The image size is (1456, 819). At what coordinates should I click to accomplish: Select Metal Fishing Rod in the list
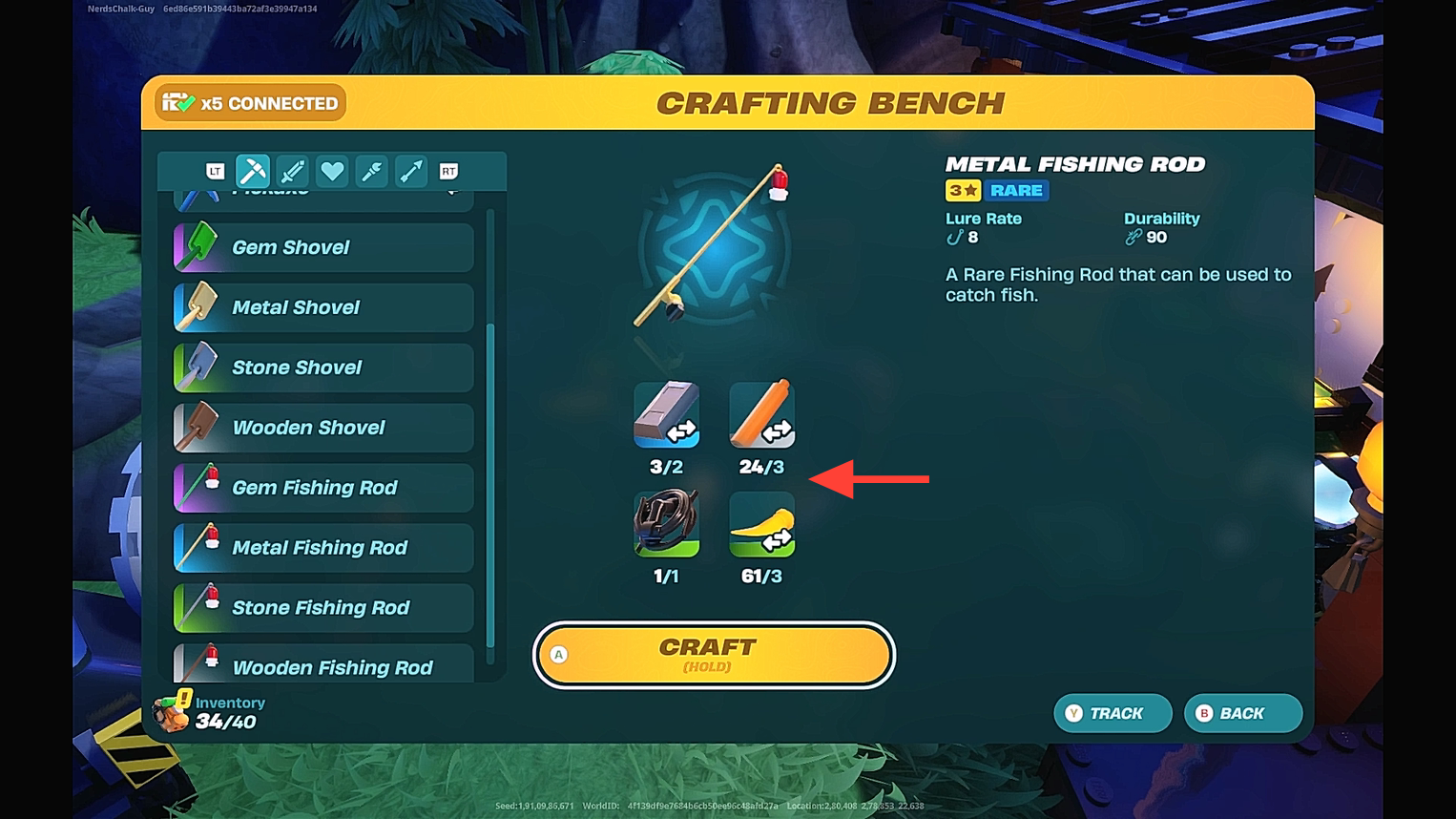point(323,548)
